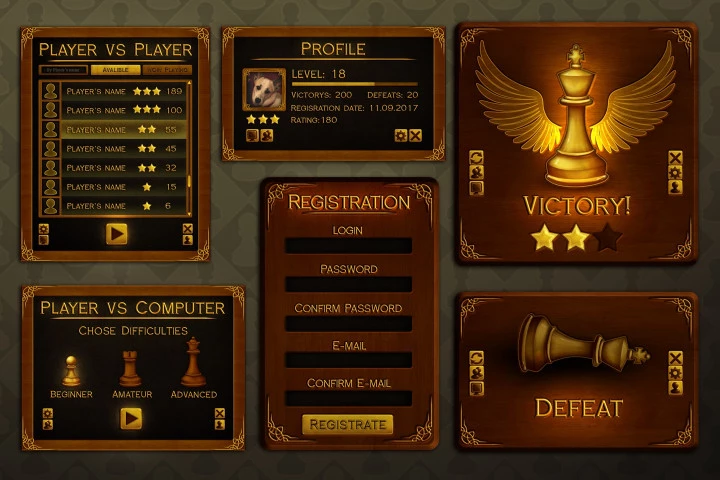Open settings gear on Defeat panel
This screenshot has width=720, height=480.
coord(675,373)
